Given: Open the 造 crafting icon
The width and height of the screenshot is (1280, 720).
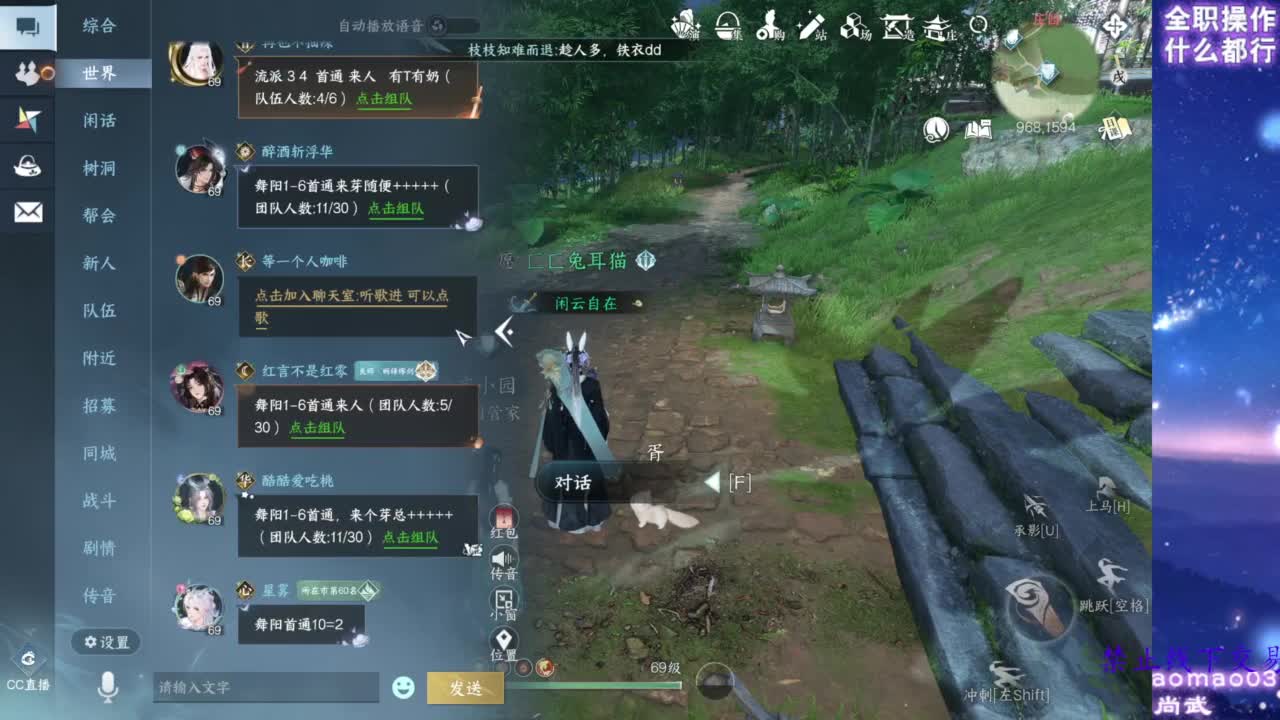Looking at the screenshot, I should coord(894,28).
